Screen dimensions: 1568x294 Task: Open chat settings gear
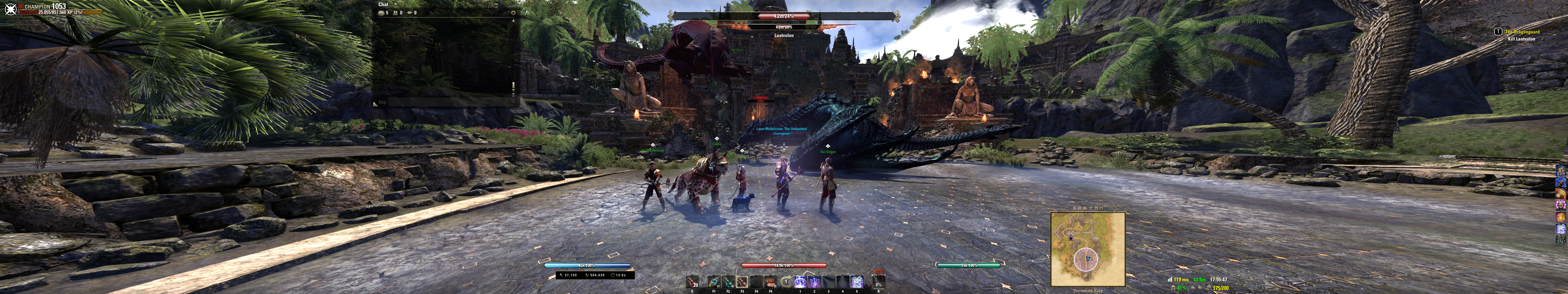[513, 13]
